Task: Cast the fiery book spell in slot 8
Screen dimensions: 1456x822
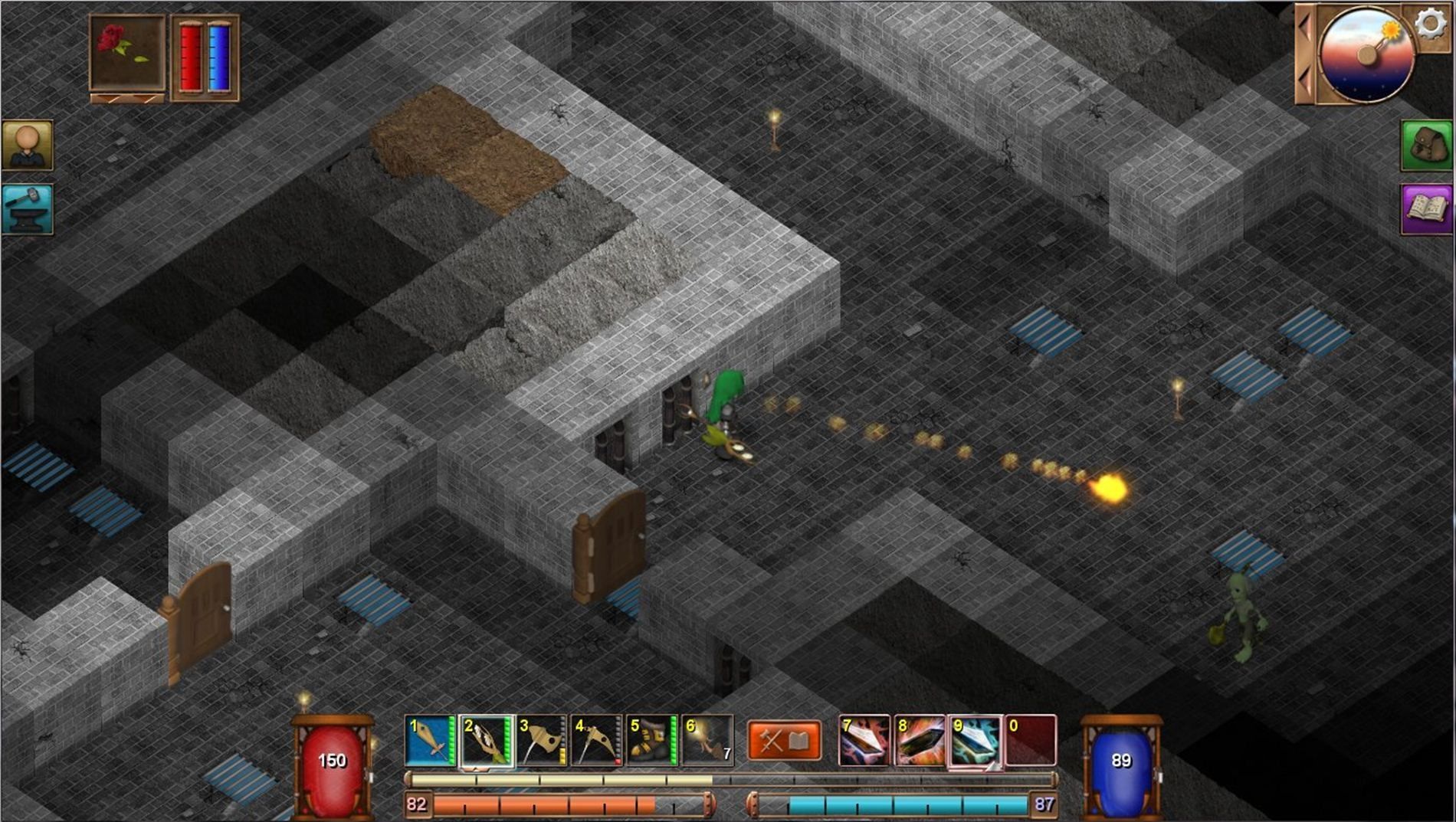Action: (x=920, y=740)
